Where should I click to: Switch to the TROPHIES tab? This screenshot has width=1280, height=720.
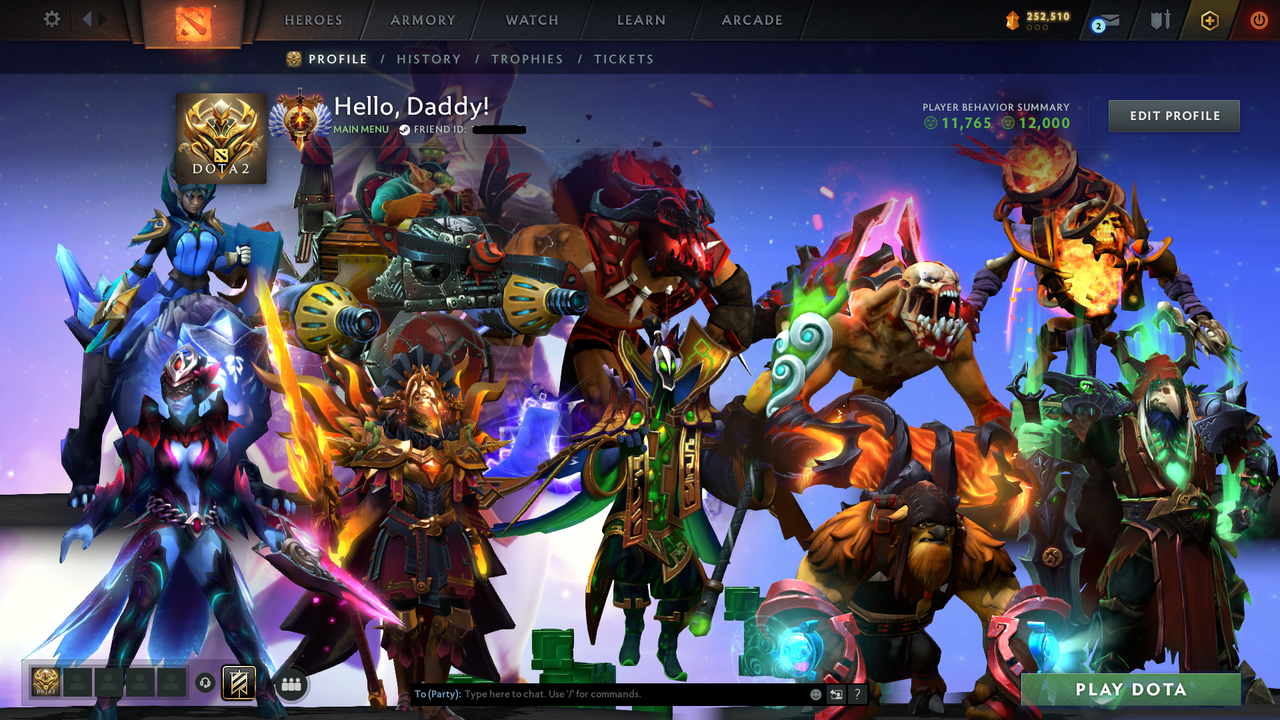coord(528,59)
